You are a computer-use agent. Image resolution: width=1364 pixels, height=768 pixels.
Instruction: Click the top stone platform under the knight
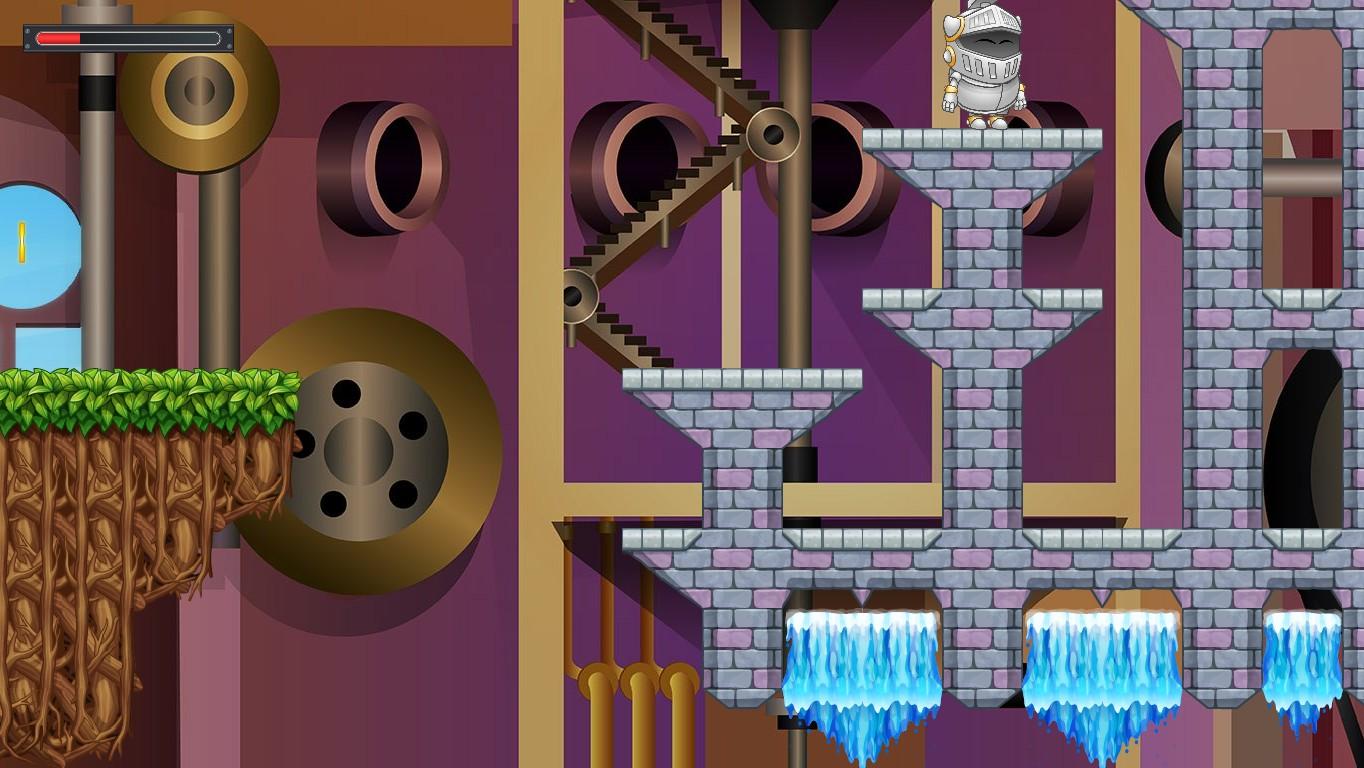point(985,140)
